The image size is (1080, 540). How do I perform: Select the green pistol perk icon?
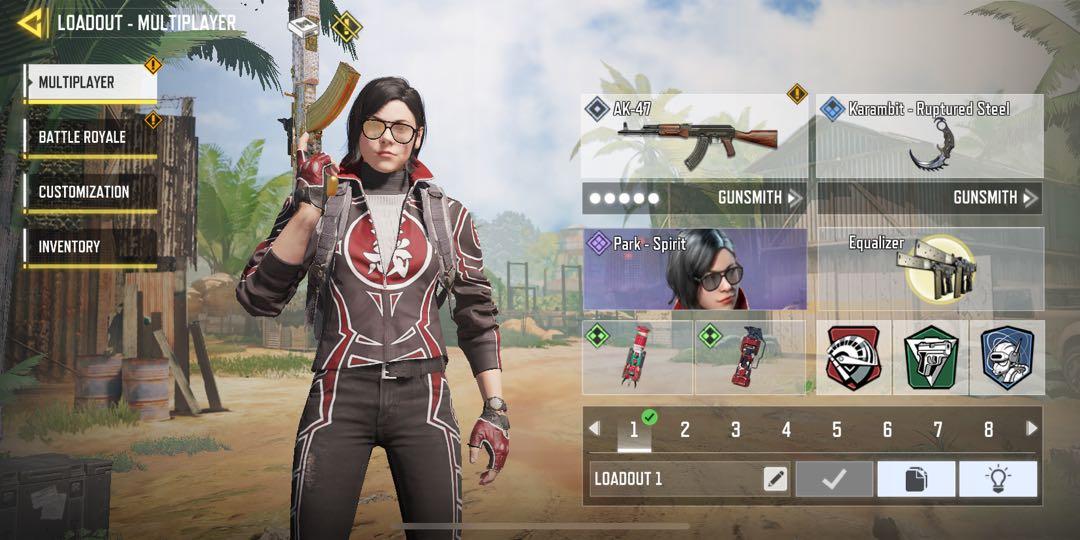coord(930,357)
